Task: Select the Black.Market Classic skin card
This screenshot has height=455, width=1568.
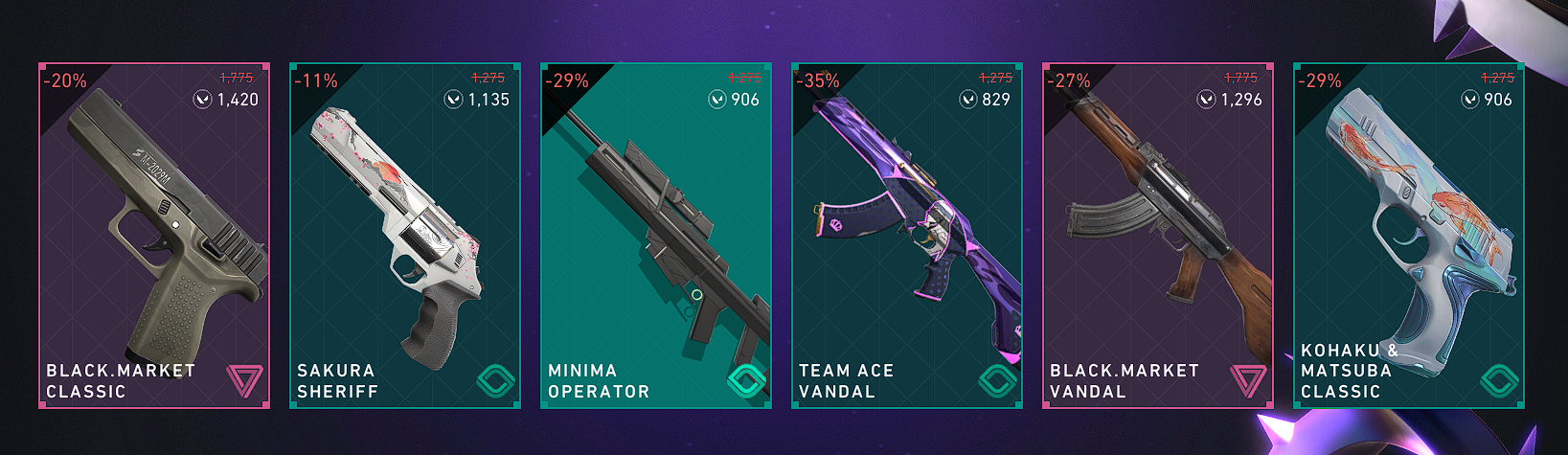Action: tap(154, 236)
